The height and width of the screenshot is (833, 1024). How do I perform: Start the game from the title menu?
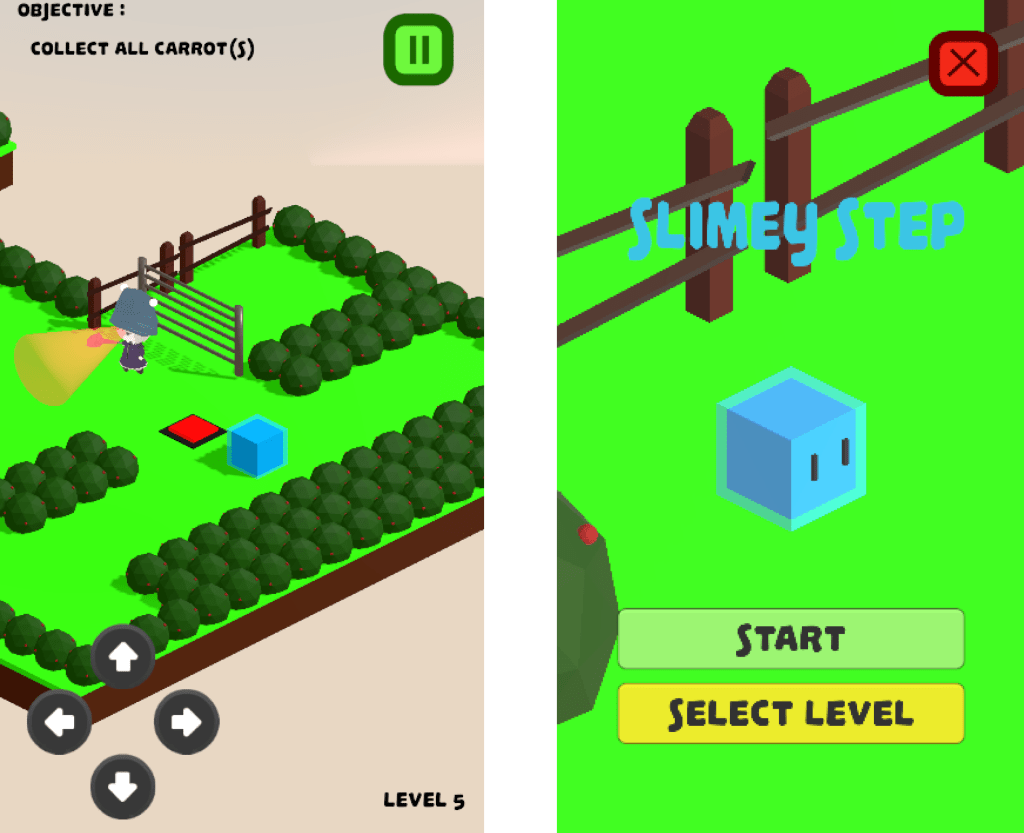790,639
